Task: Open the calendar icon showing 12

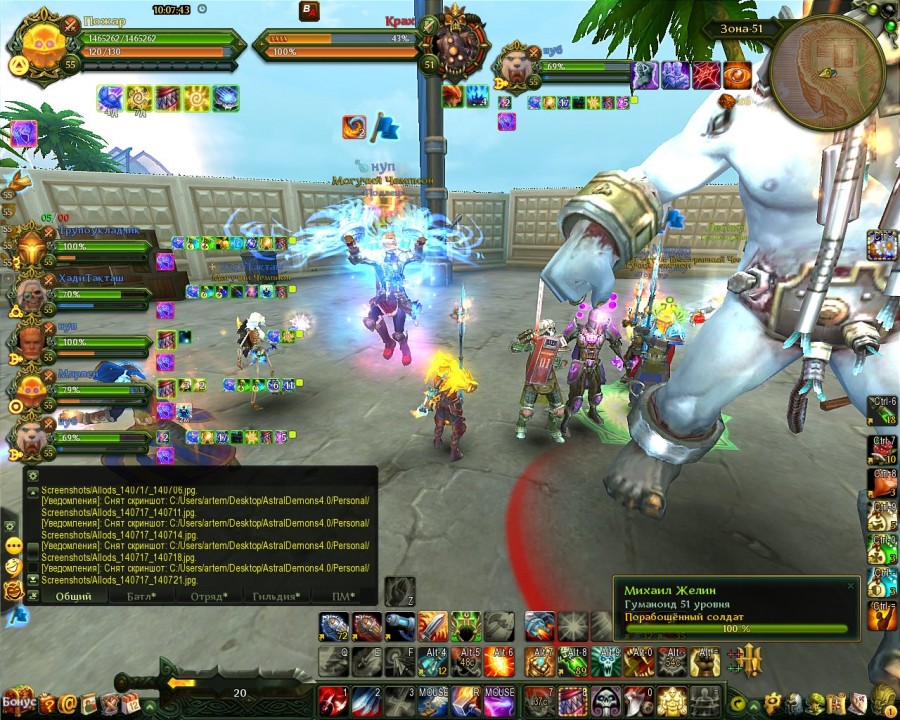Action: click(130, 704)
